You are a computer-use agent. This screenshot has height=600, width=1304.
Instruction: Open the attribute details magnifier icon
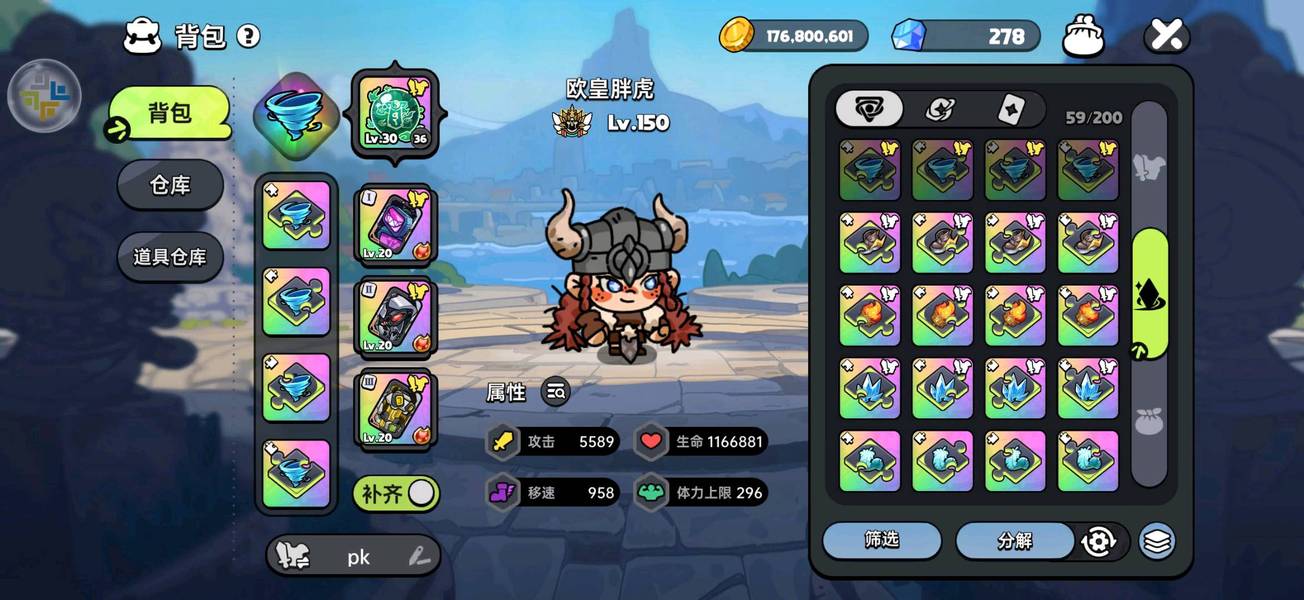[556, 392]
